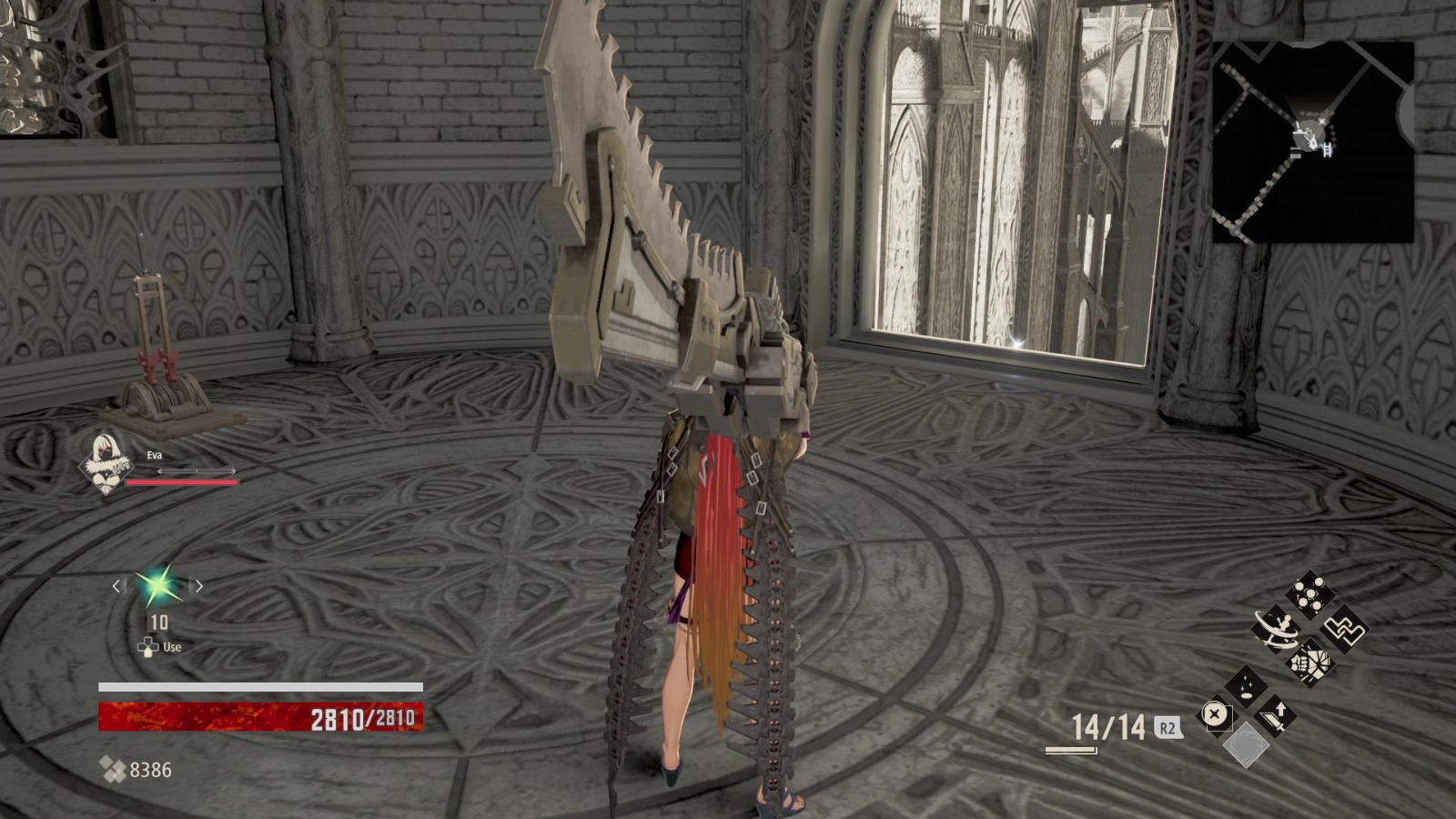Click the left arrow to cycle quick items

(x=117, y=586)
